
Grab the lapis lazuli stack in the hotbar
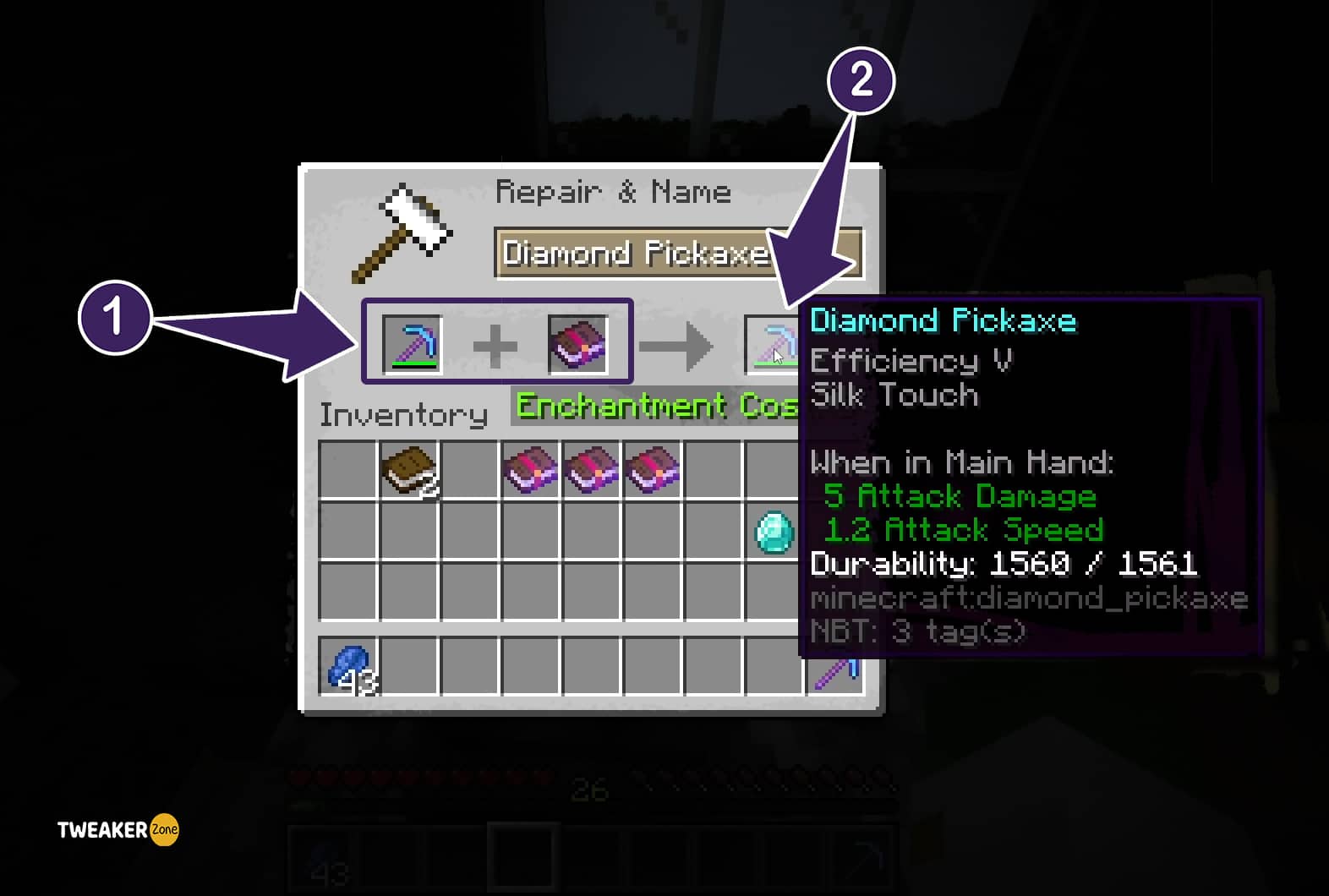tap(348, 668)
